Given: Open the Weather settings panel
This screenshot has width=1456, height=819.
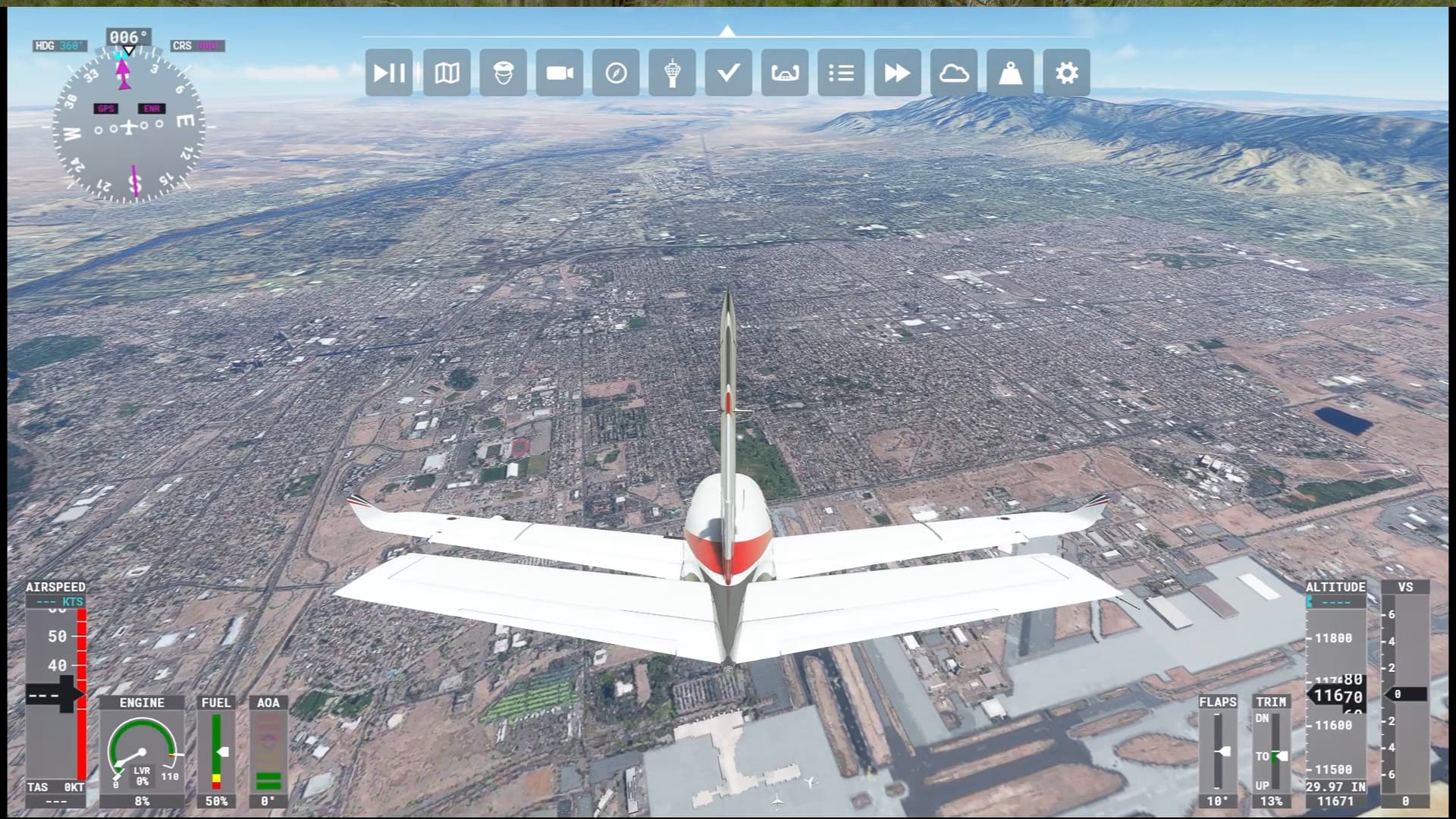Looking at the screenshot, I should click(954, 73).
